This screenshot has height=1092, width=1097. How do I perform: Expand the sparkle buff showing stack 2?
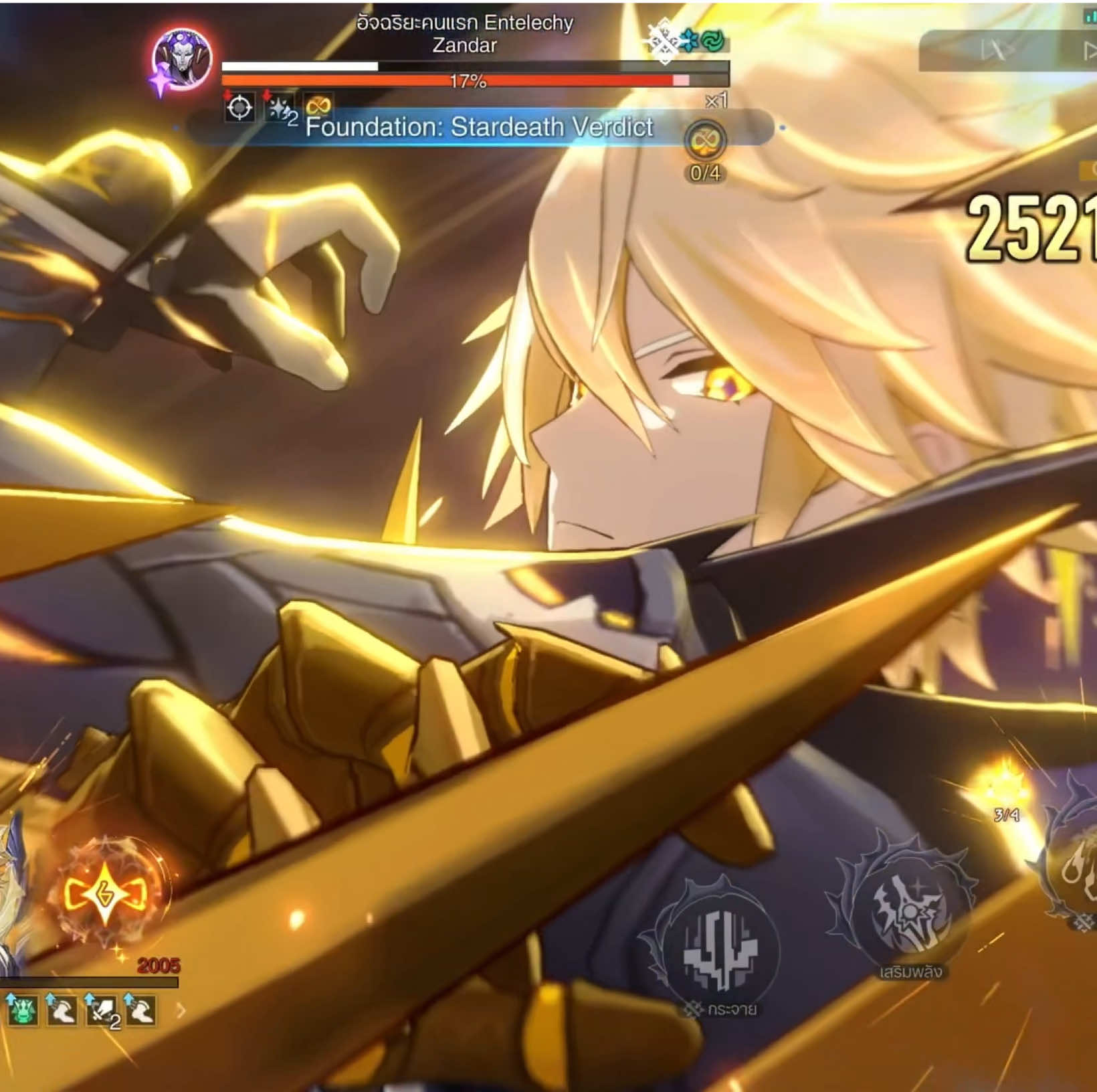pyautogui.click(x=280, y=107)
